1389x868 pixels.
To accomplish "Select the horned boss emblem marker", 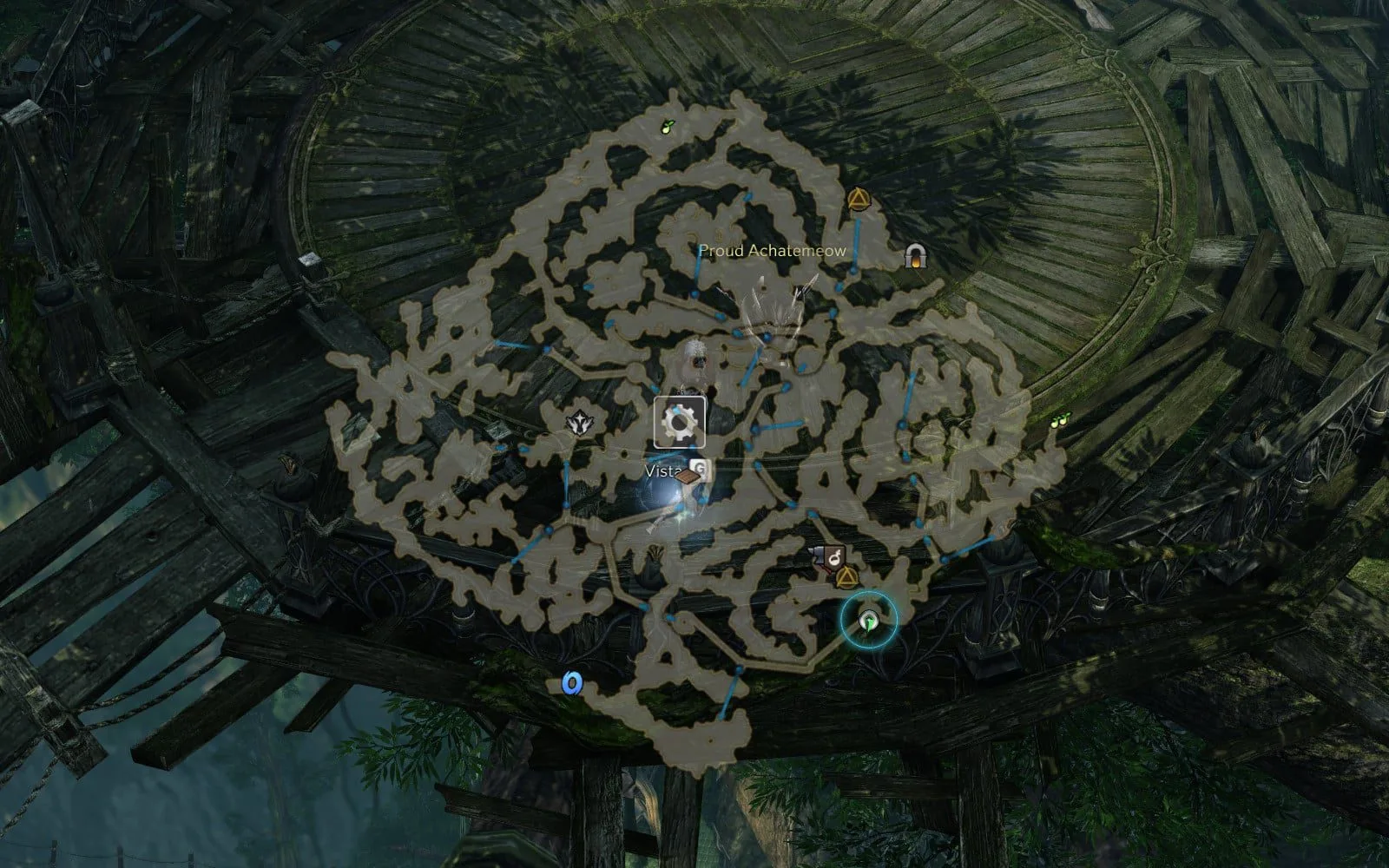I will tap(577, 423).
